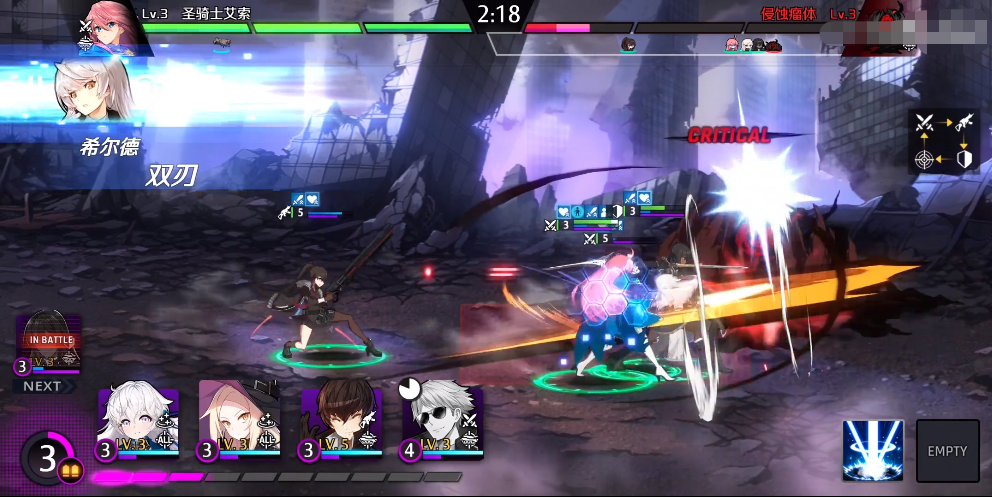
Task: Deploy the blonde girl with hat card
Action: tap(240, 421)
